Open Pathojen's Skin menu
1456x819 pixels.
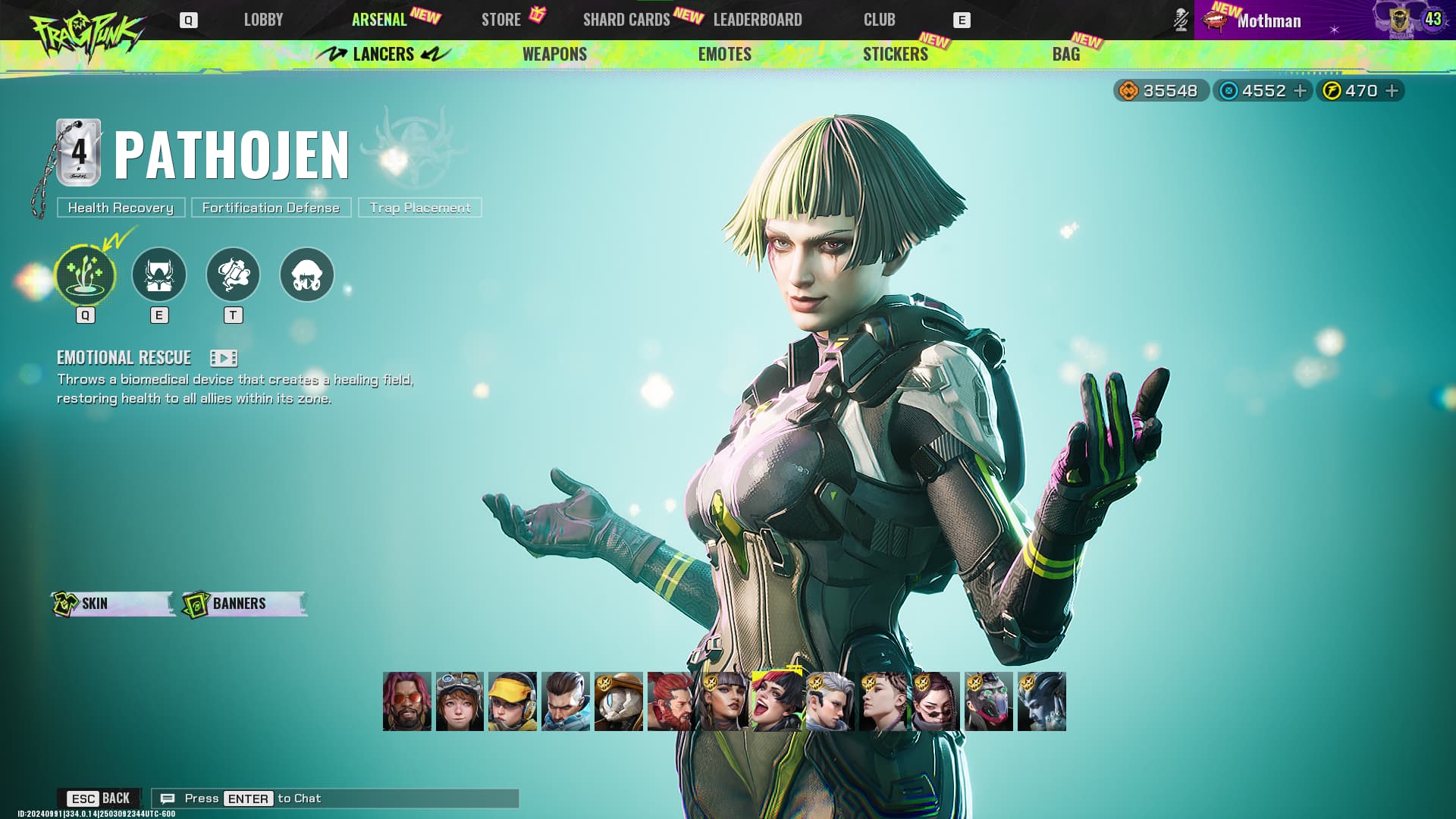pyautogui.click(x=112, y=604)
